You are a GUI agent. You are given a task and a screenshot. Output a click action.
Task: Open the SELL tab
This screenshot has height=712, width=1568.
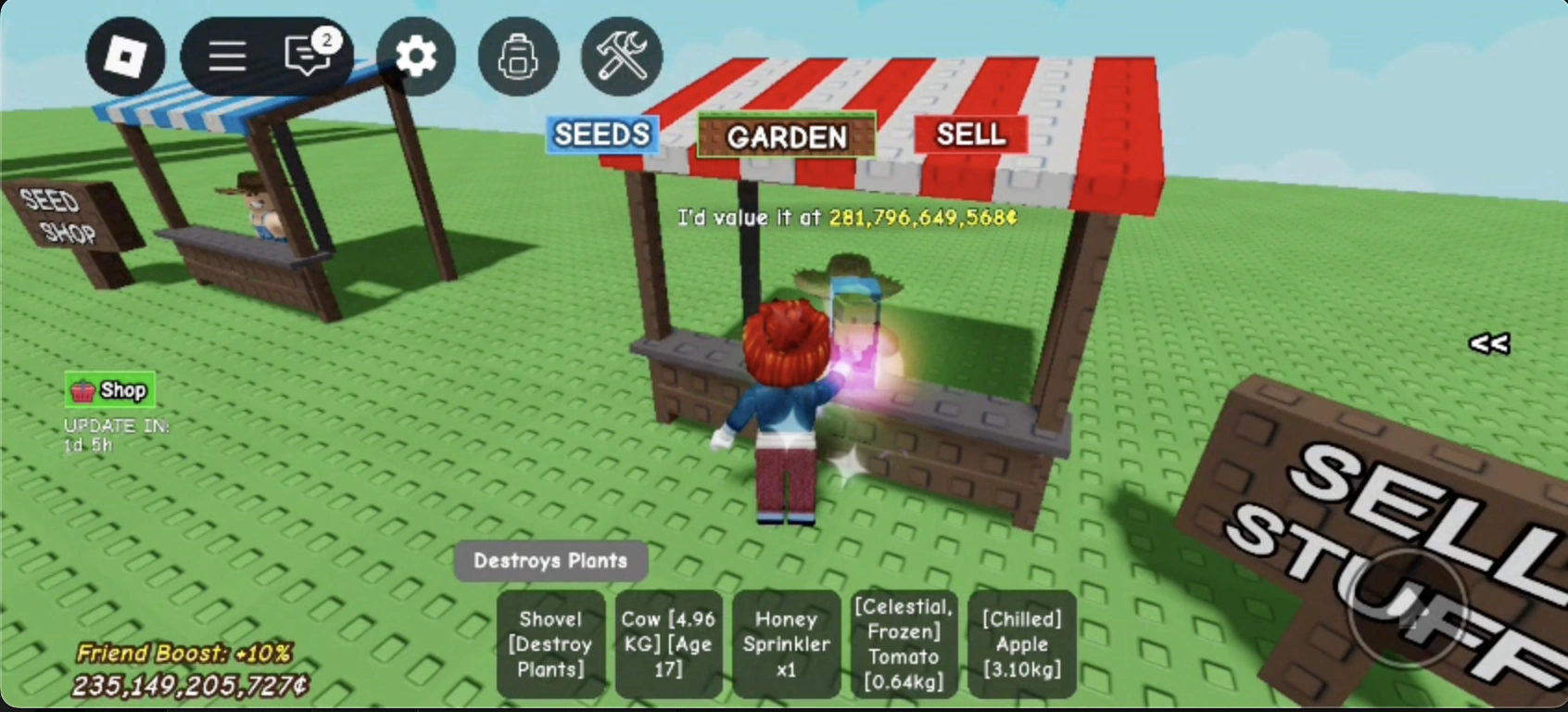(x=971, y=134)
